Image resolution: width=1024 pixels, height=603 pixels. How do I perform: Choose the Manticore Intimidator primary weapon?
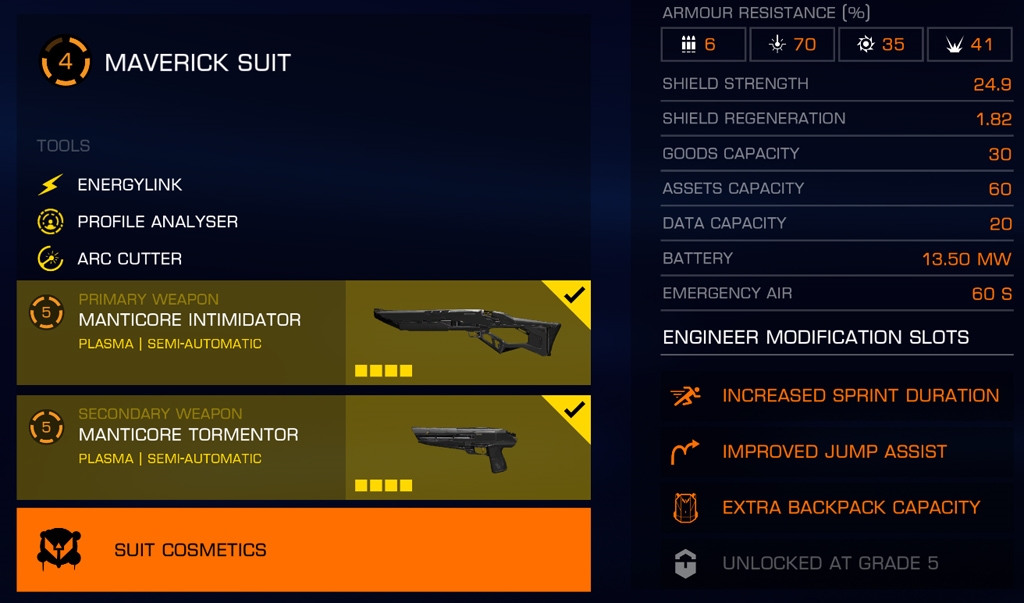click(x=303, y=333)
